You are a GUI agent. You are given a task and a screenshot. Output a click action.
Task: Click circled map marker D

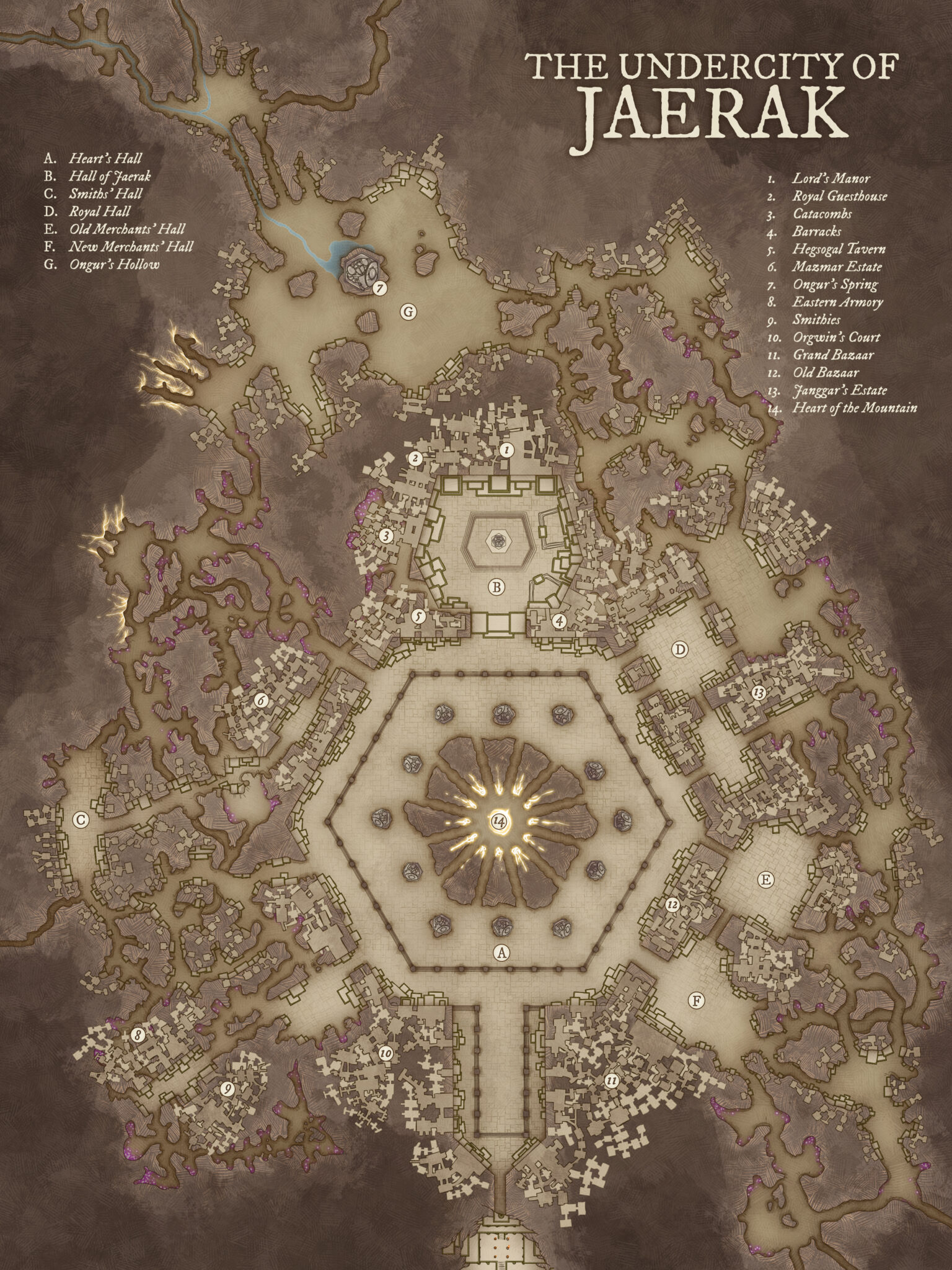click(681, 649)
